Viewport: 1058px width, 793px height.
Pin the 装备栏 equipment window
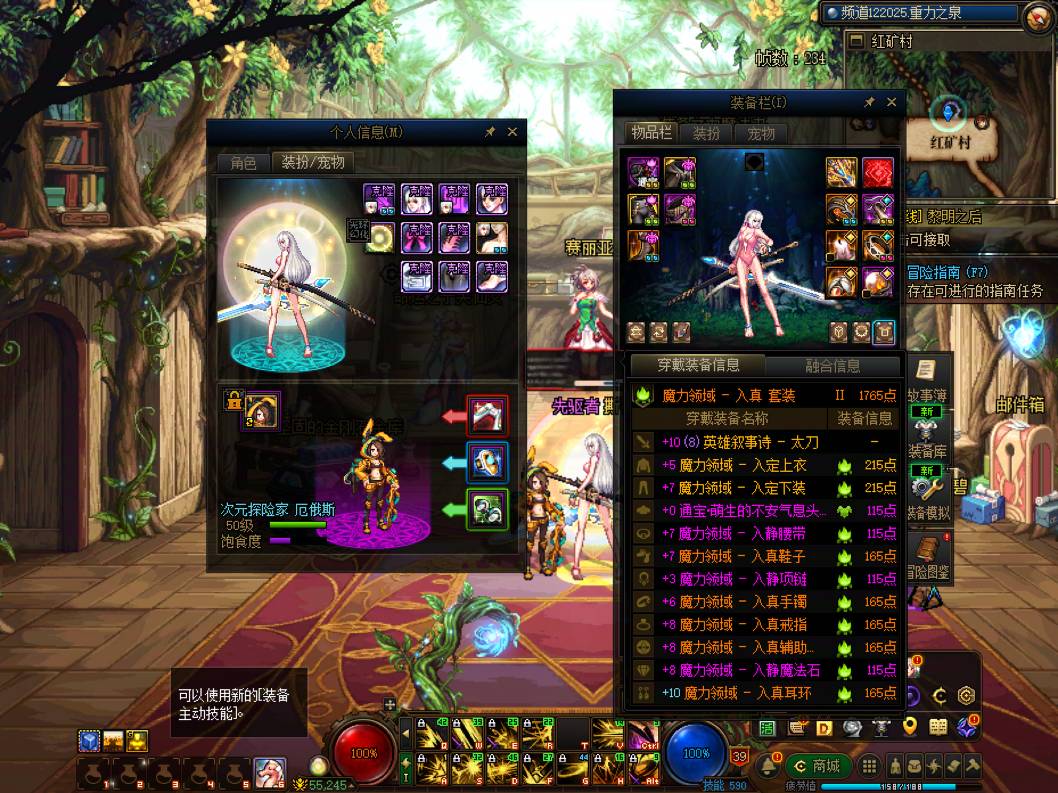tap(869, 102)
